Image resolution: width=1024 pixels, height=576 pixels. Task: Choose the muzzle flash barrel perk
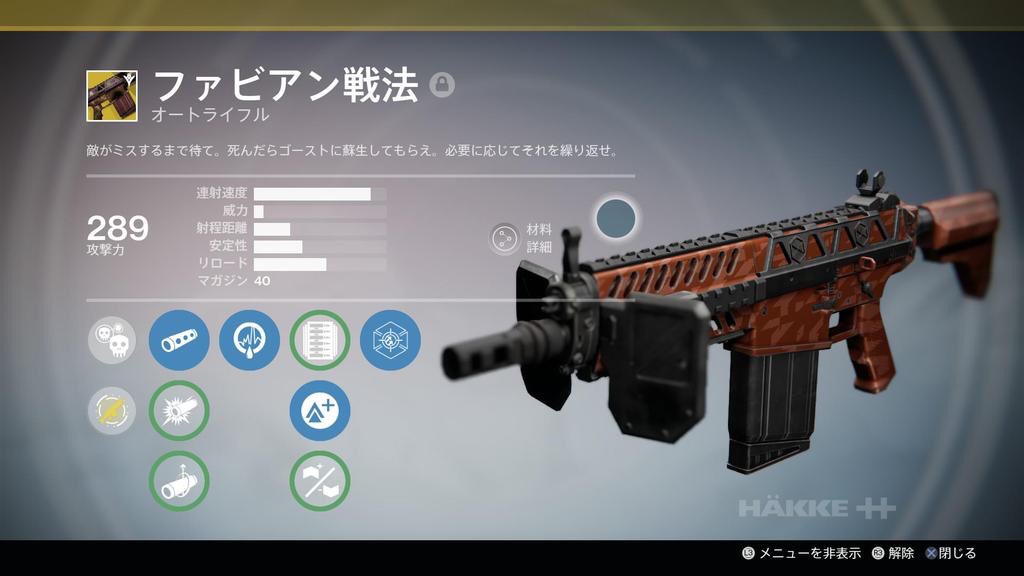[179, 411]
